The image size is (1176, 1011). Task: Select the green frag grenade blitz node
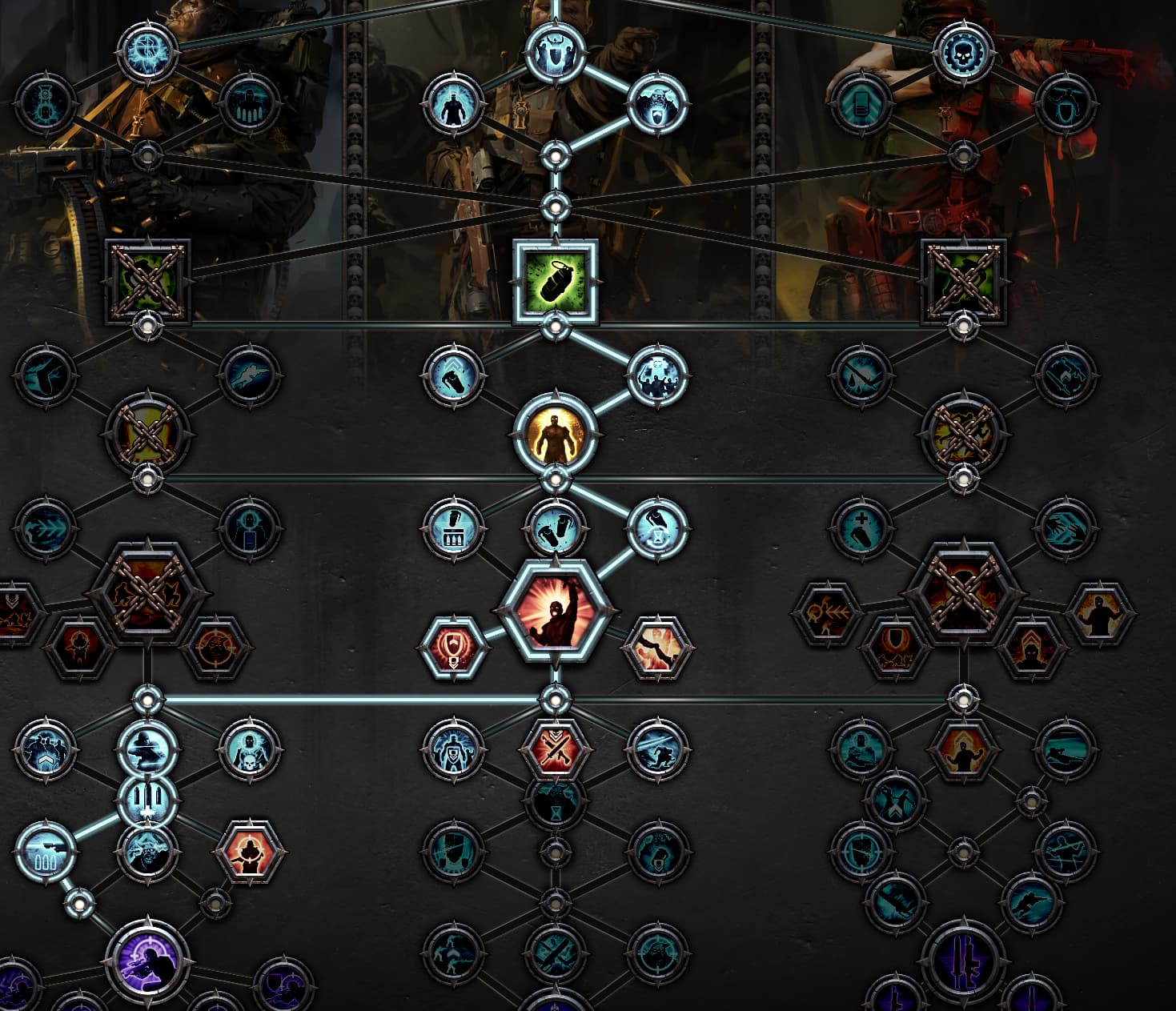(556, 283)
